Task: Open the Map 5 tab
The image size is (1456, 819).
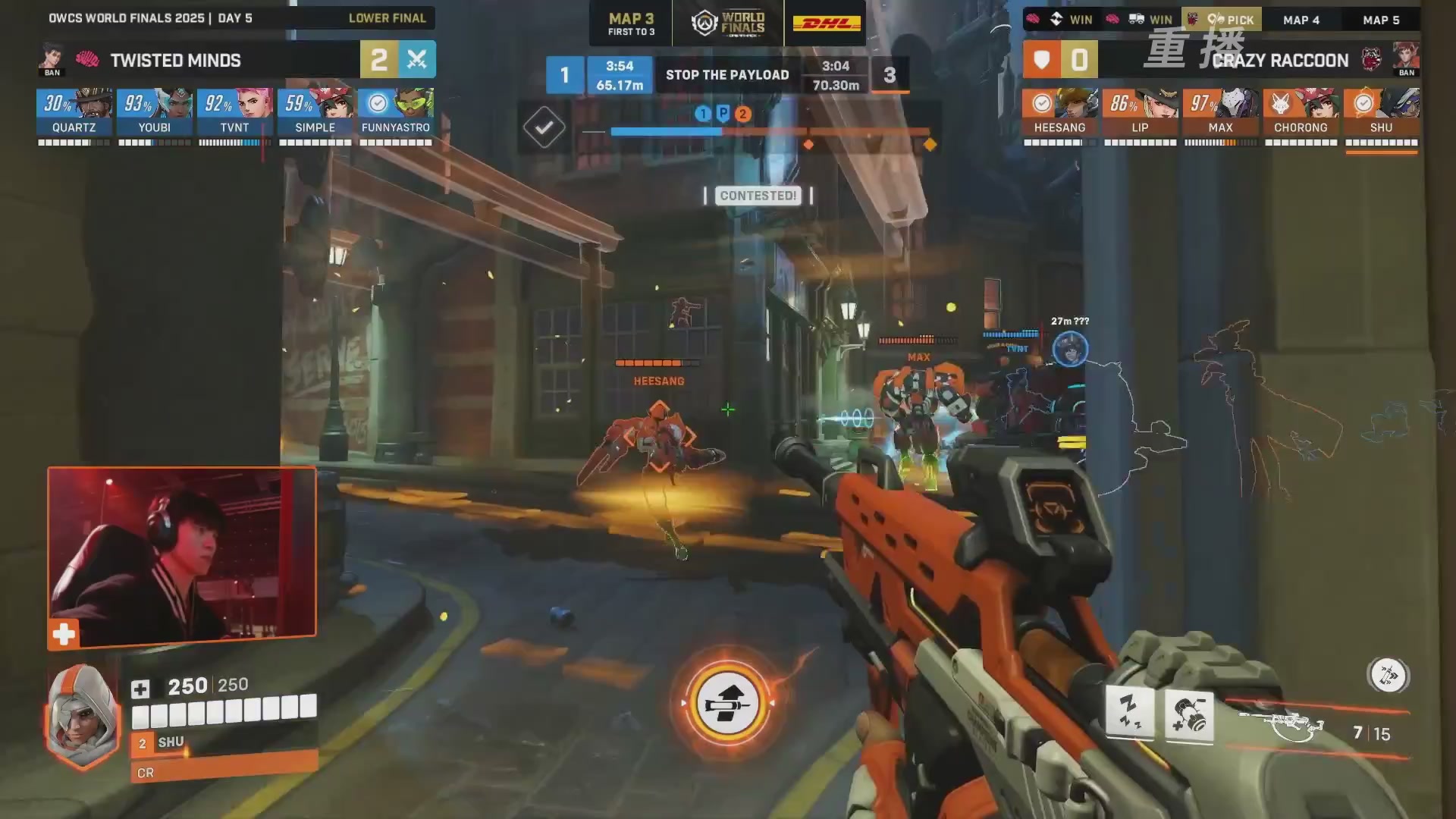Action: coord(1381,20)
